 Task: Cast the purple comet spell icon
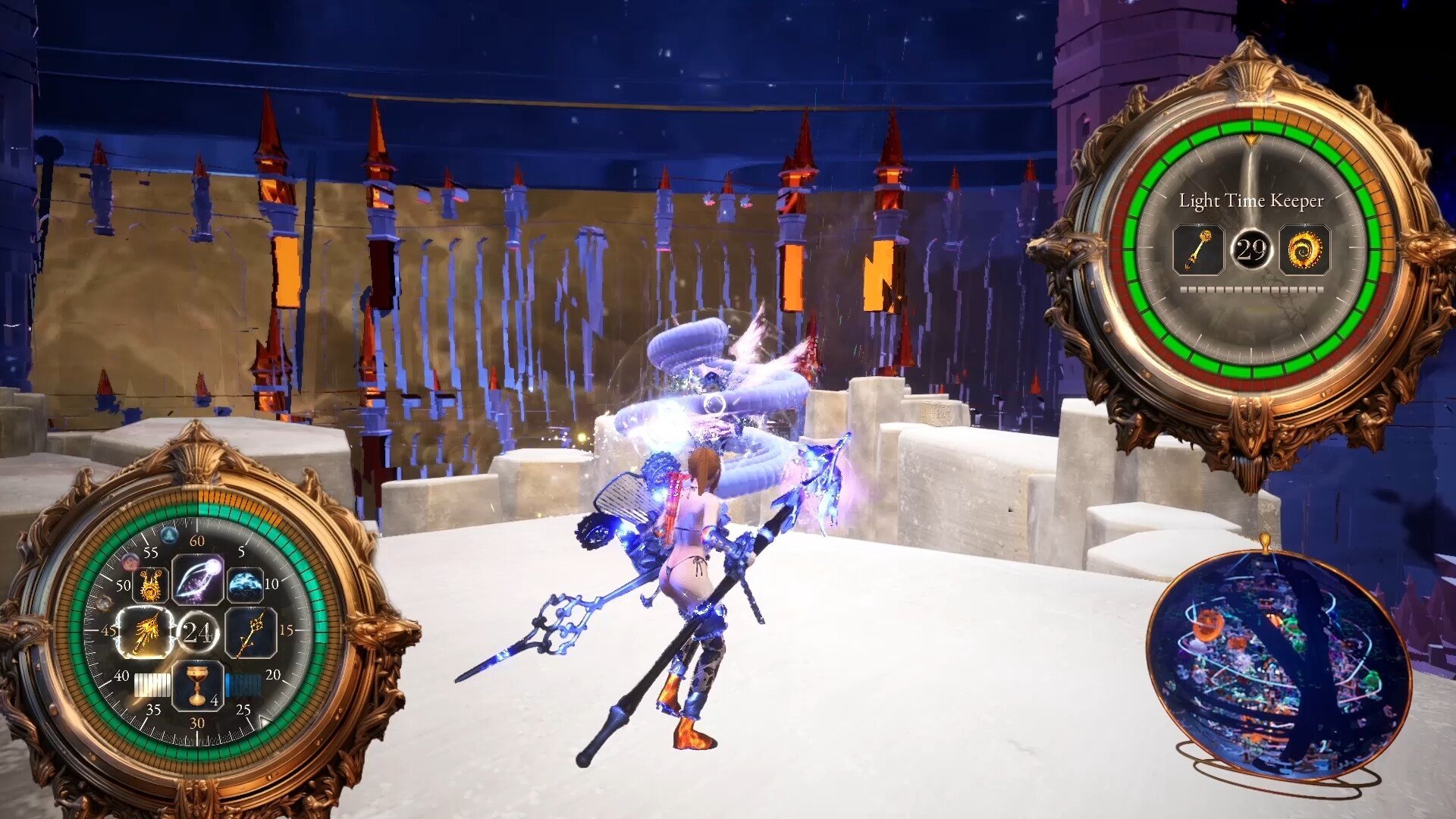(x=197, y=580)
